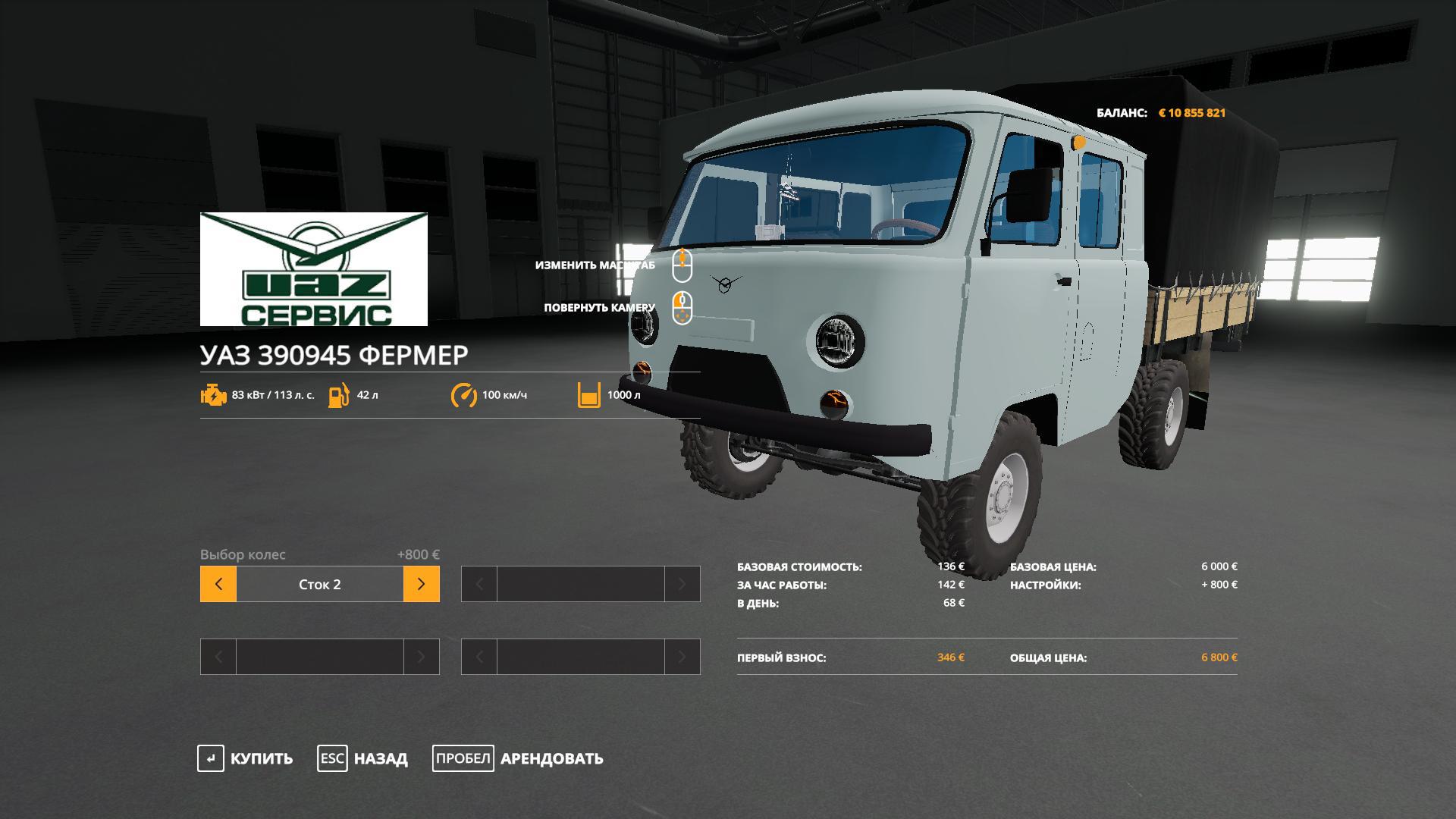1456x819 pixels.
Task: Select the next wheel option arrow
Action: pos(422,584)
